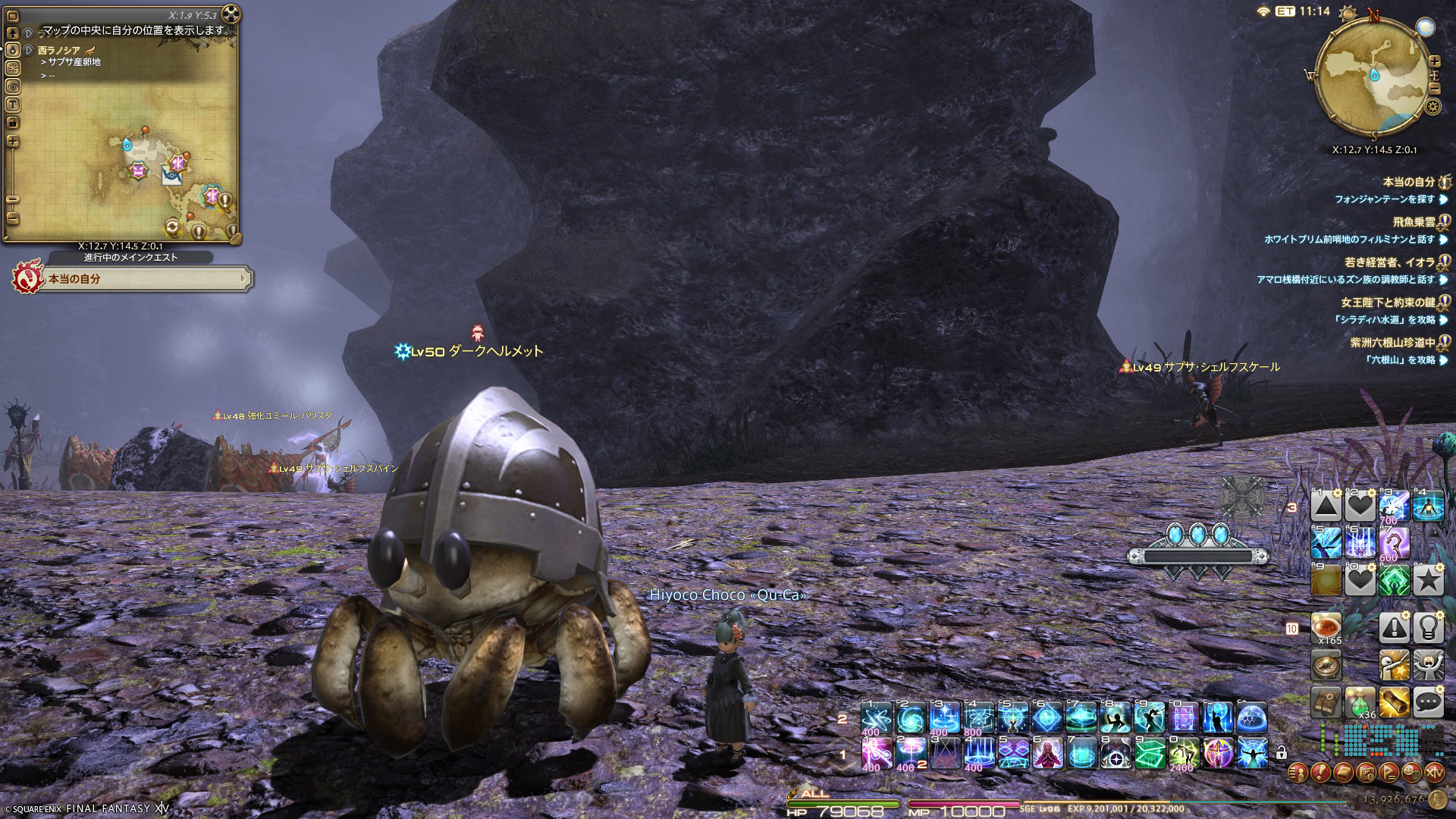Click the golden scroll item icon

tap(1394, 703)
